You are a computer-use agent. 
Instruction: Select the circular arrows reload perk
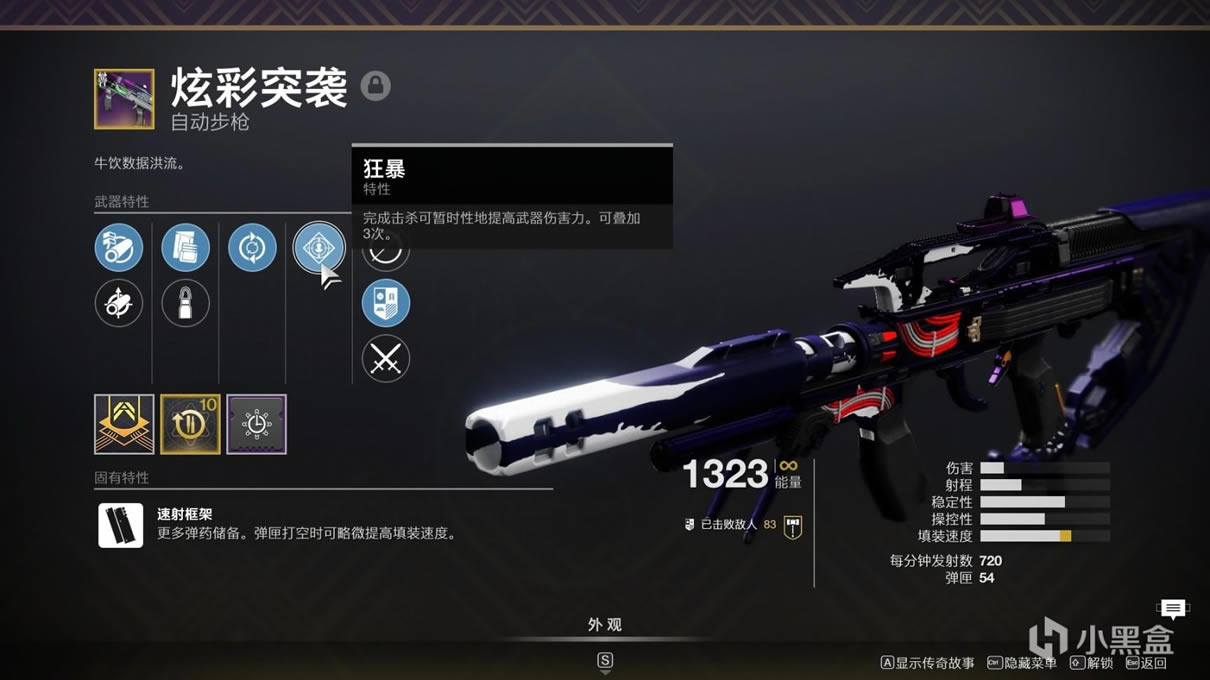click(x=252, y=248)
